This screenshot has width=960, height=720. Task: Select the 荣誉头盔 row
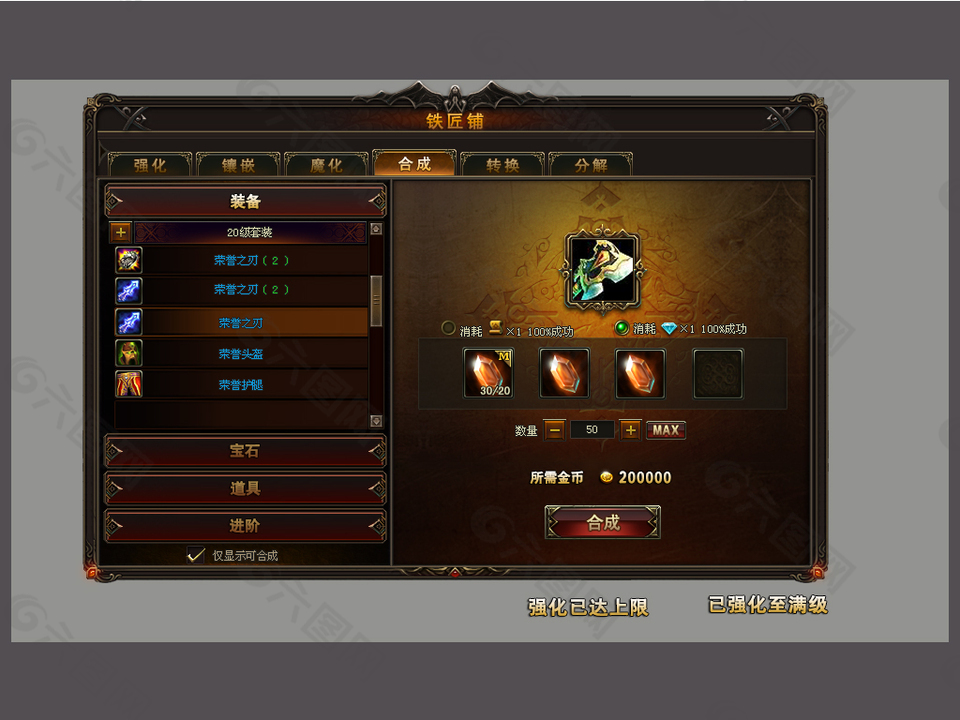(x=241, y=354)
